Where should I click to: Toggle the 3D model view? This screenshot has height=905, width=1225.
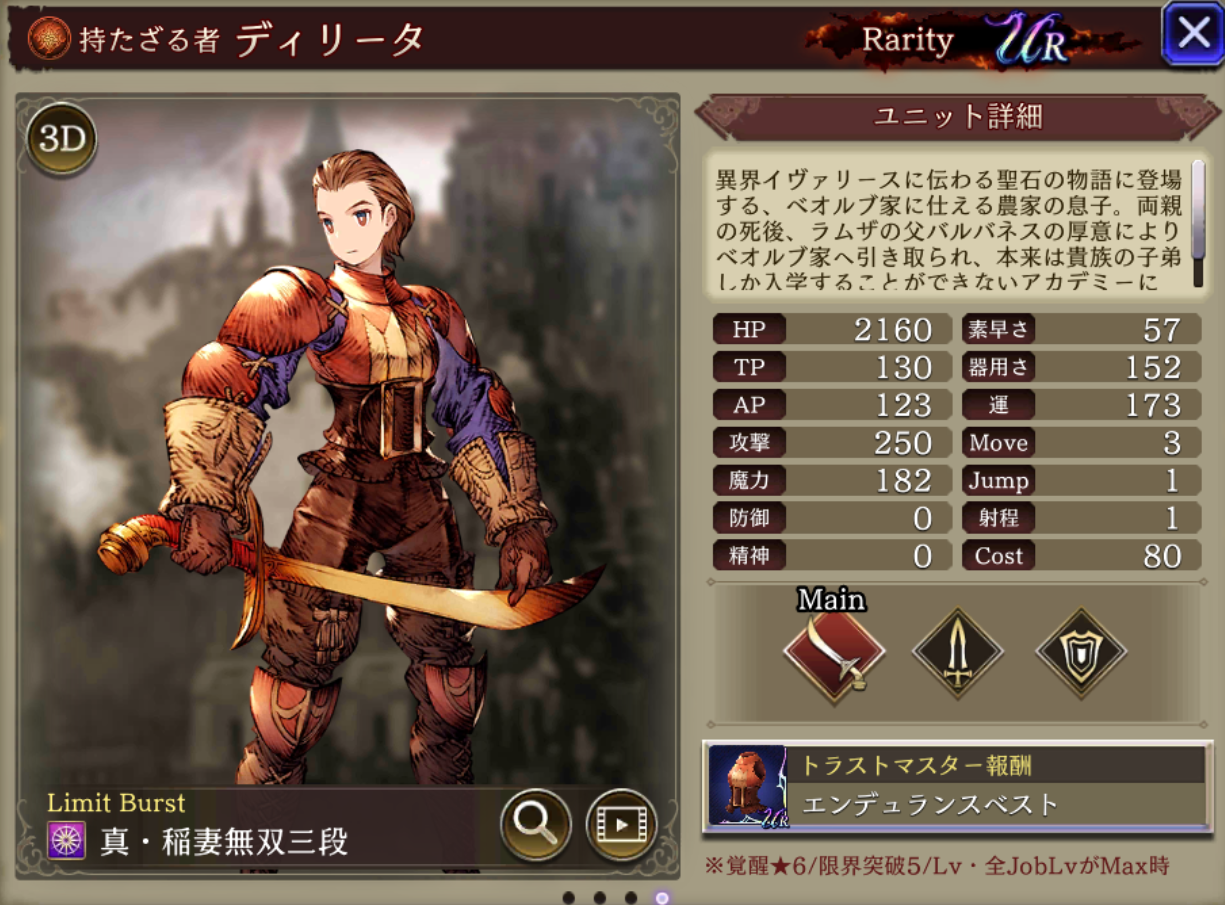[x=62, y=140]
